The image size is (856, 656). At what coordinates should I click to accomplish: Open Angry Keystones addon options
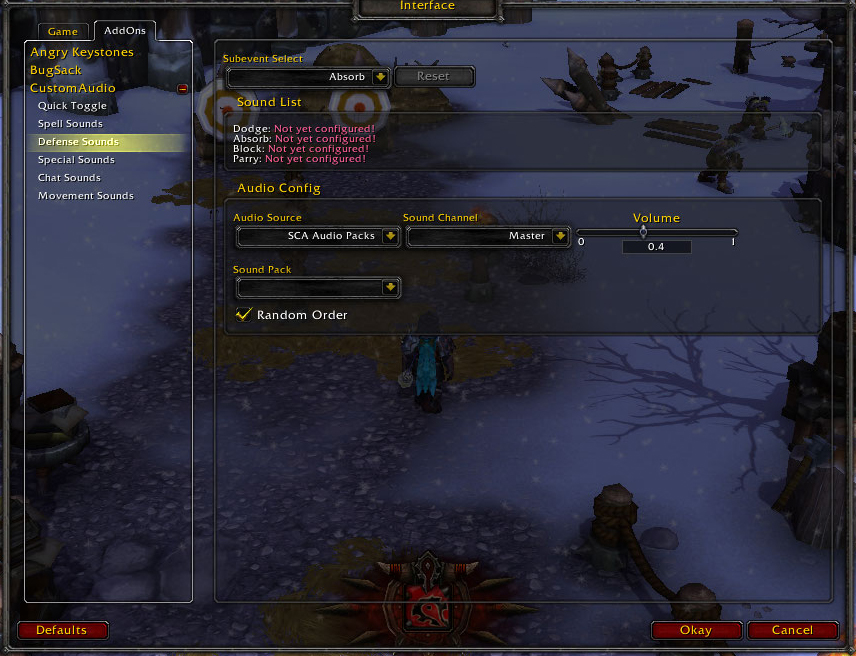82,52
